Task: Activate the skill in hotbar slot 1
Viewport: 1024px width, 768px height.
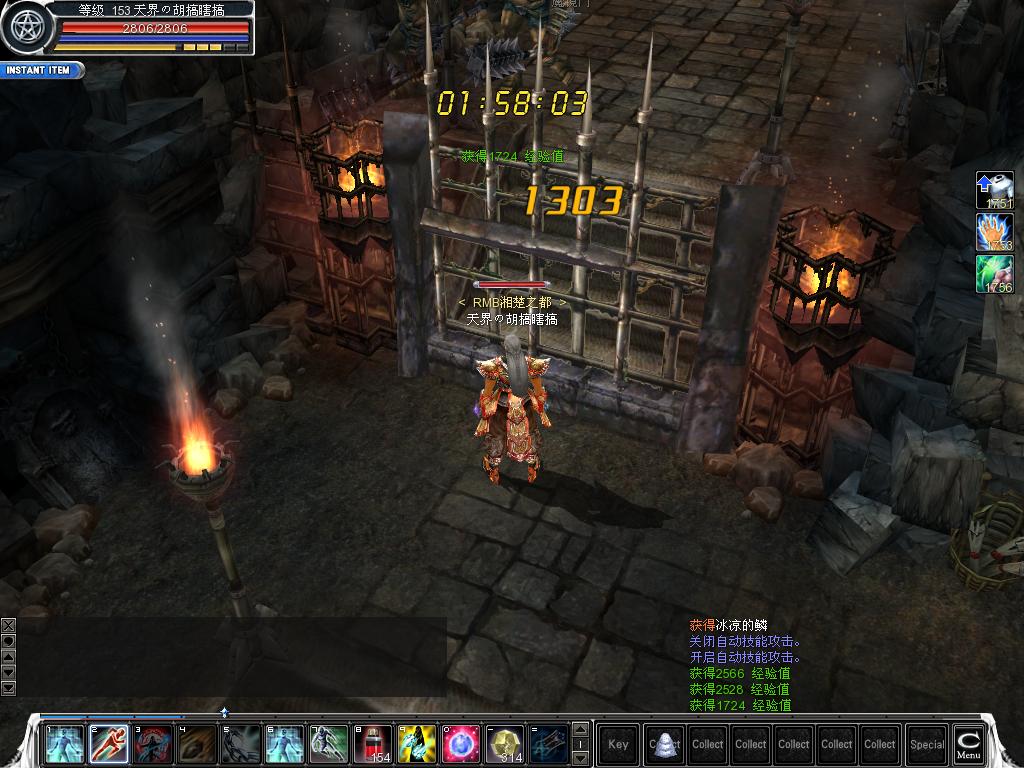Action: pyautogui.click(x=65, y=744)
